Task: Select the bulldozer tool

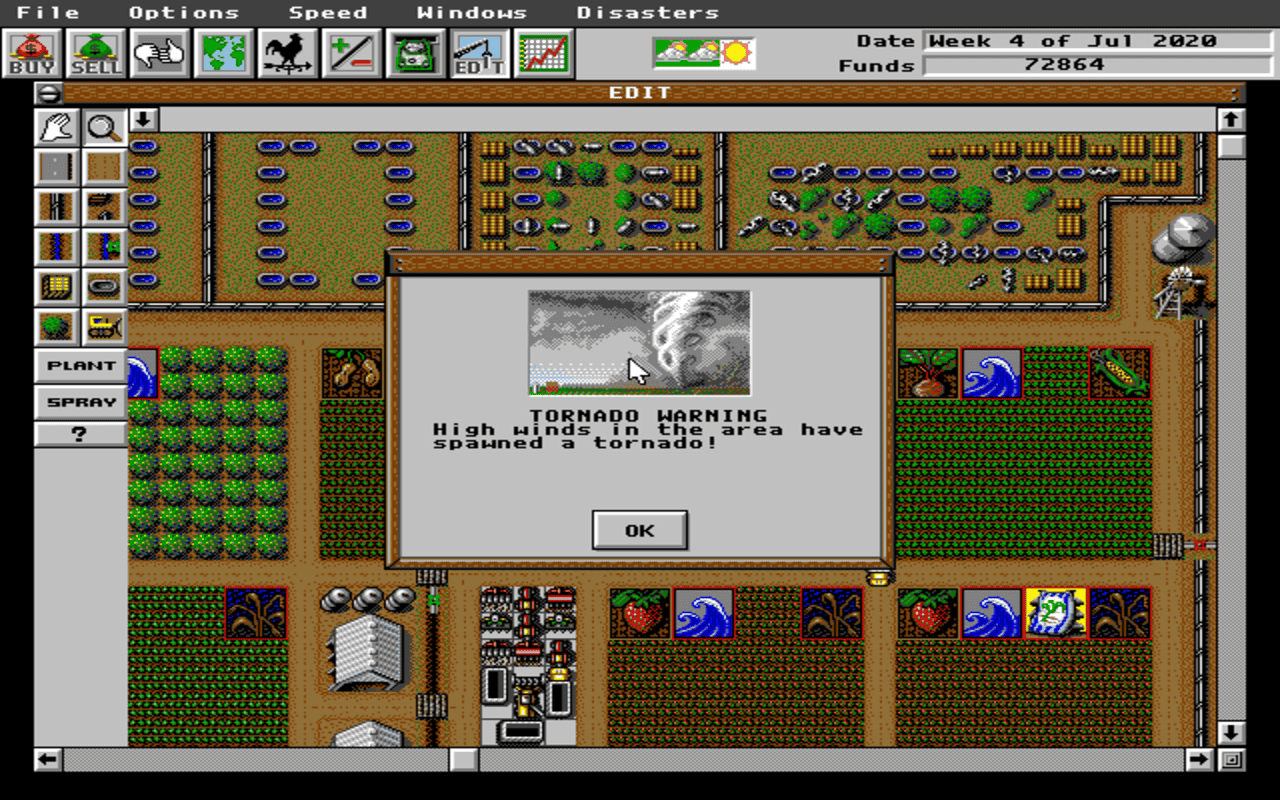Action: tap(104, 326)
